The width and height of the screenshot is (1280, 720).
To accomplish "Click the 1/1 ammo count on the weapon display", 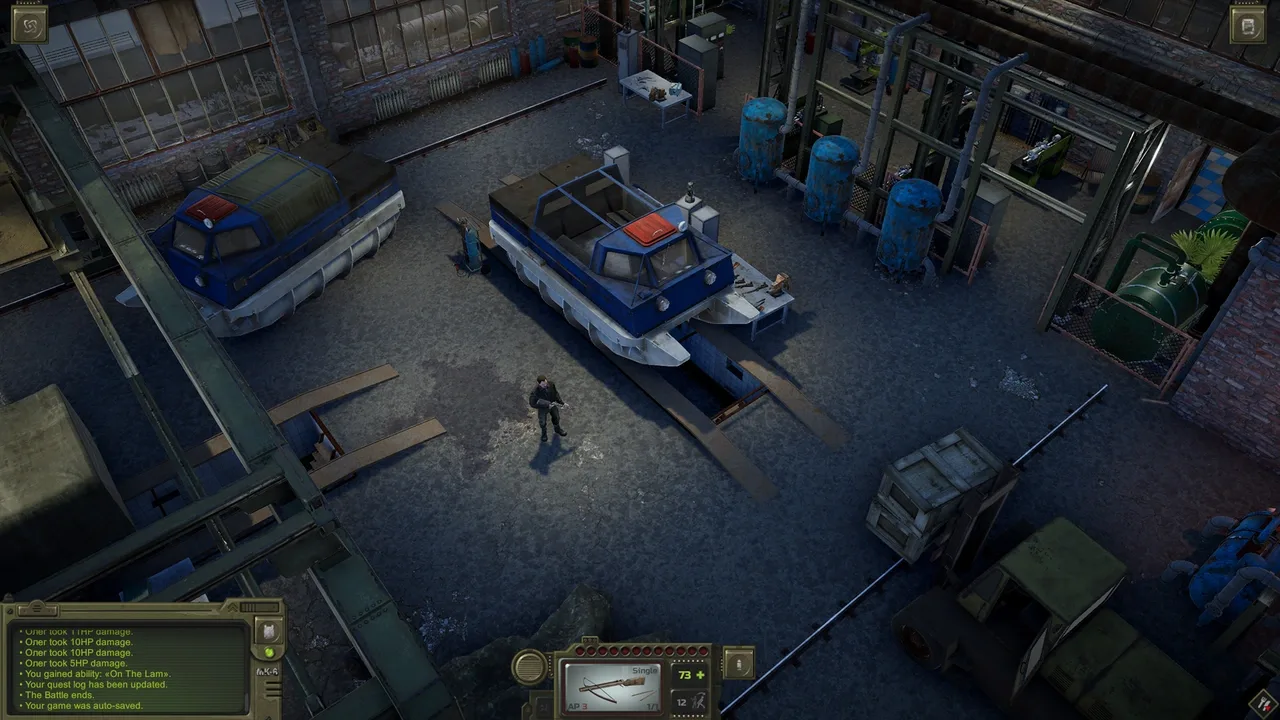I will coord(652,707).
